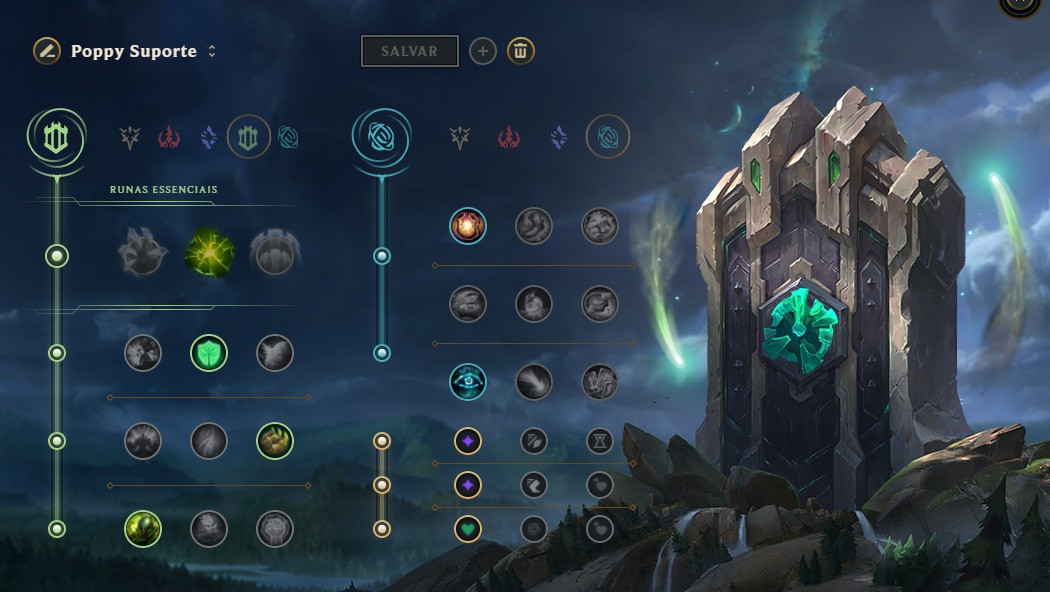1050x592 pixels.
Task: Select the Cosmic Insight eye rune
Action: (x=468, y=382)
